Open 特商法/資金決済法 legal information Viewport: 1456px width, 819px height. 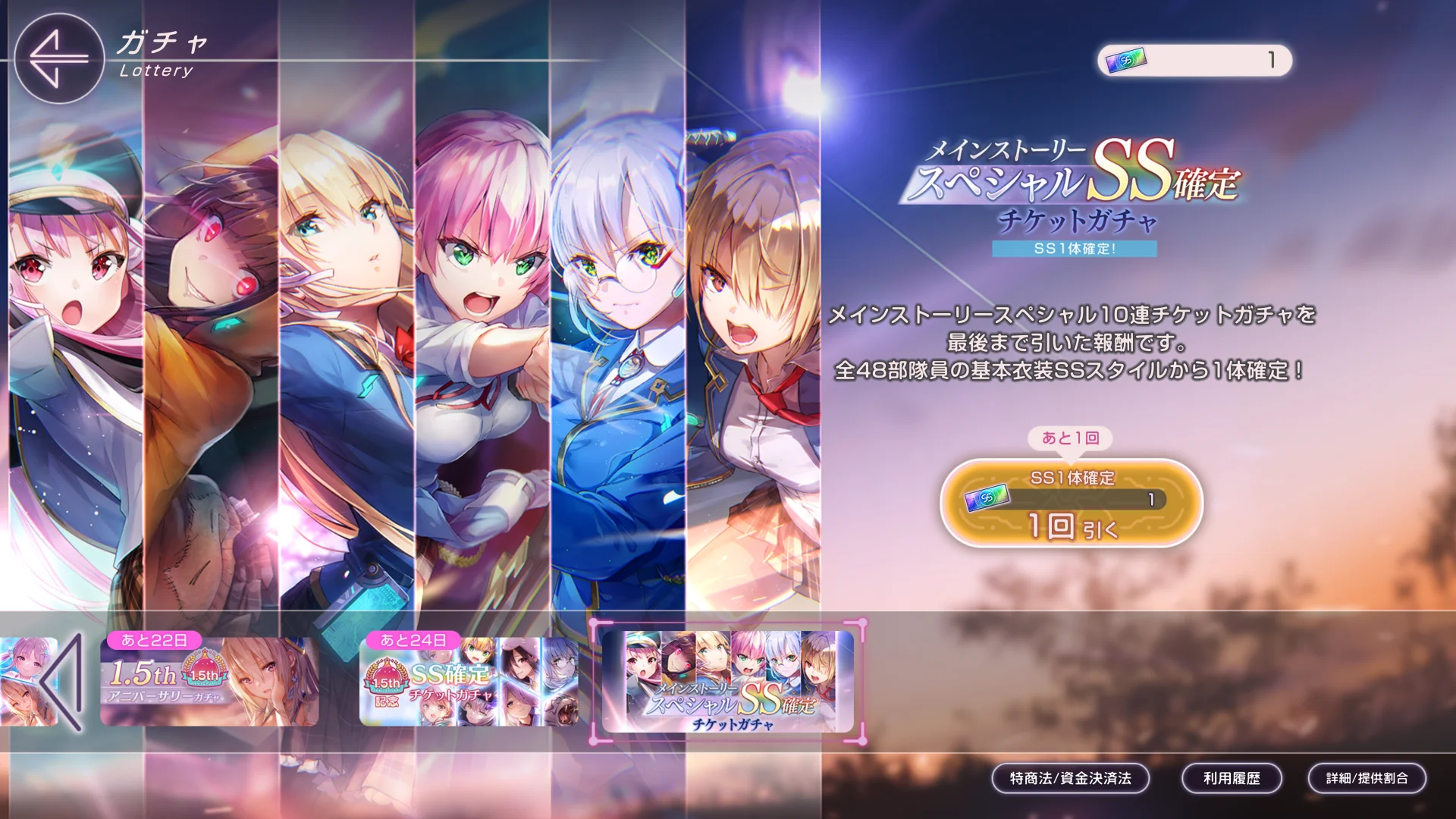[1070, 778]
